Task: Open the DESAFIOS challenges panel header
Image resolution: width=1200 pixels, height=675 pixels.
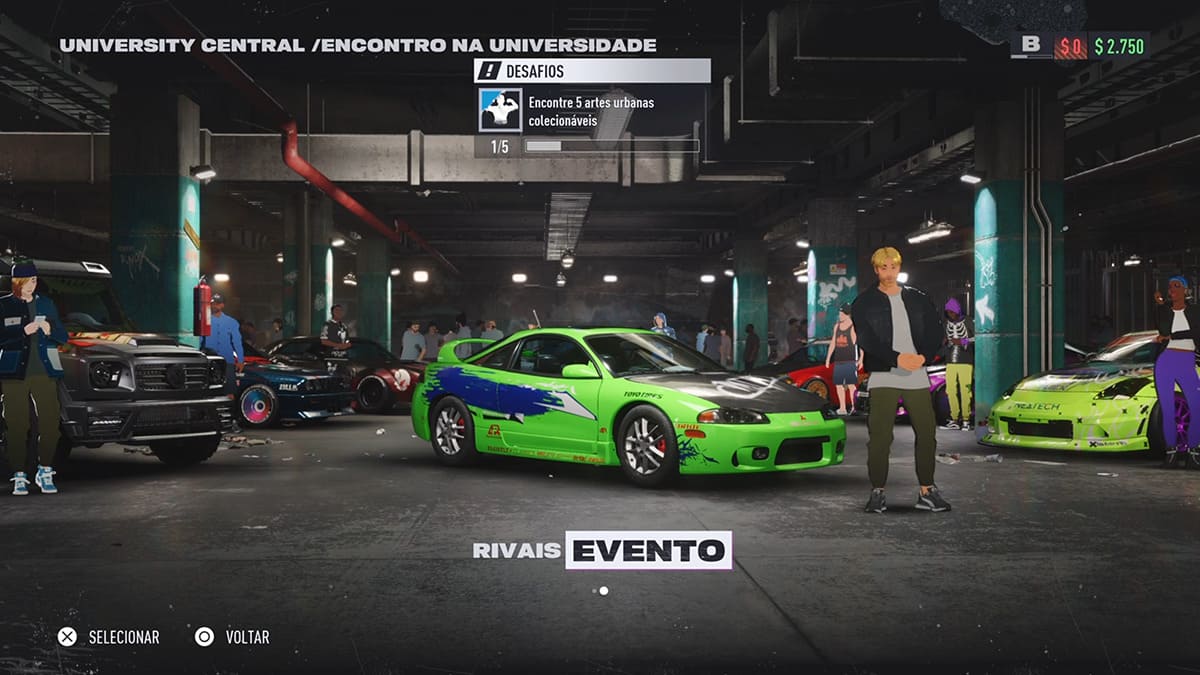Action: [x=592, y=71]
